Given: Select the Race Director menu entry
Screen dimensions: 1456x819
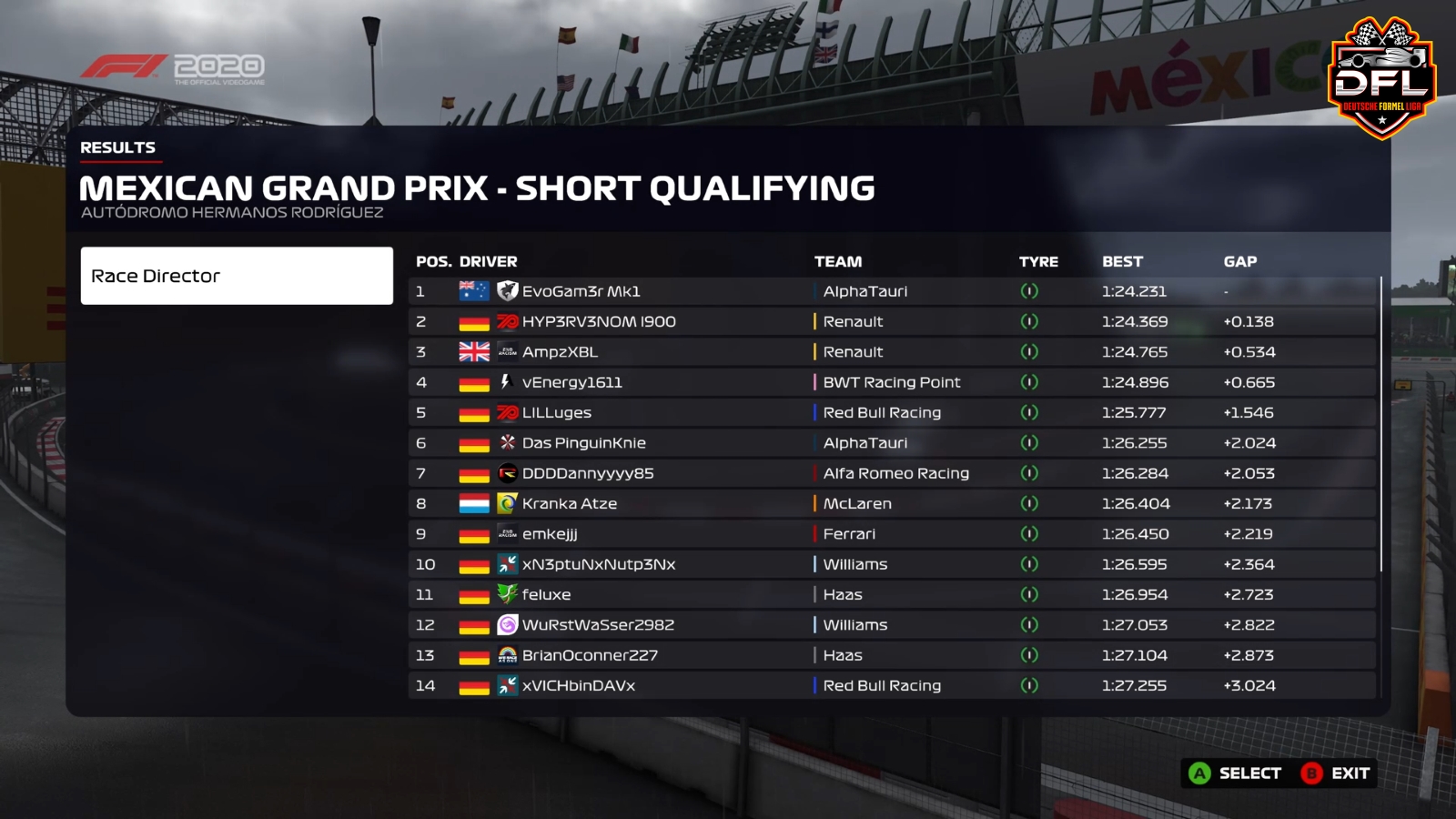Looking at the screenshot, I should [237, 276].
